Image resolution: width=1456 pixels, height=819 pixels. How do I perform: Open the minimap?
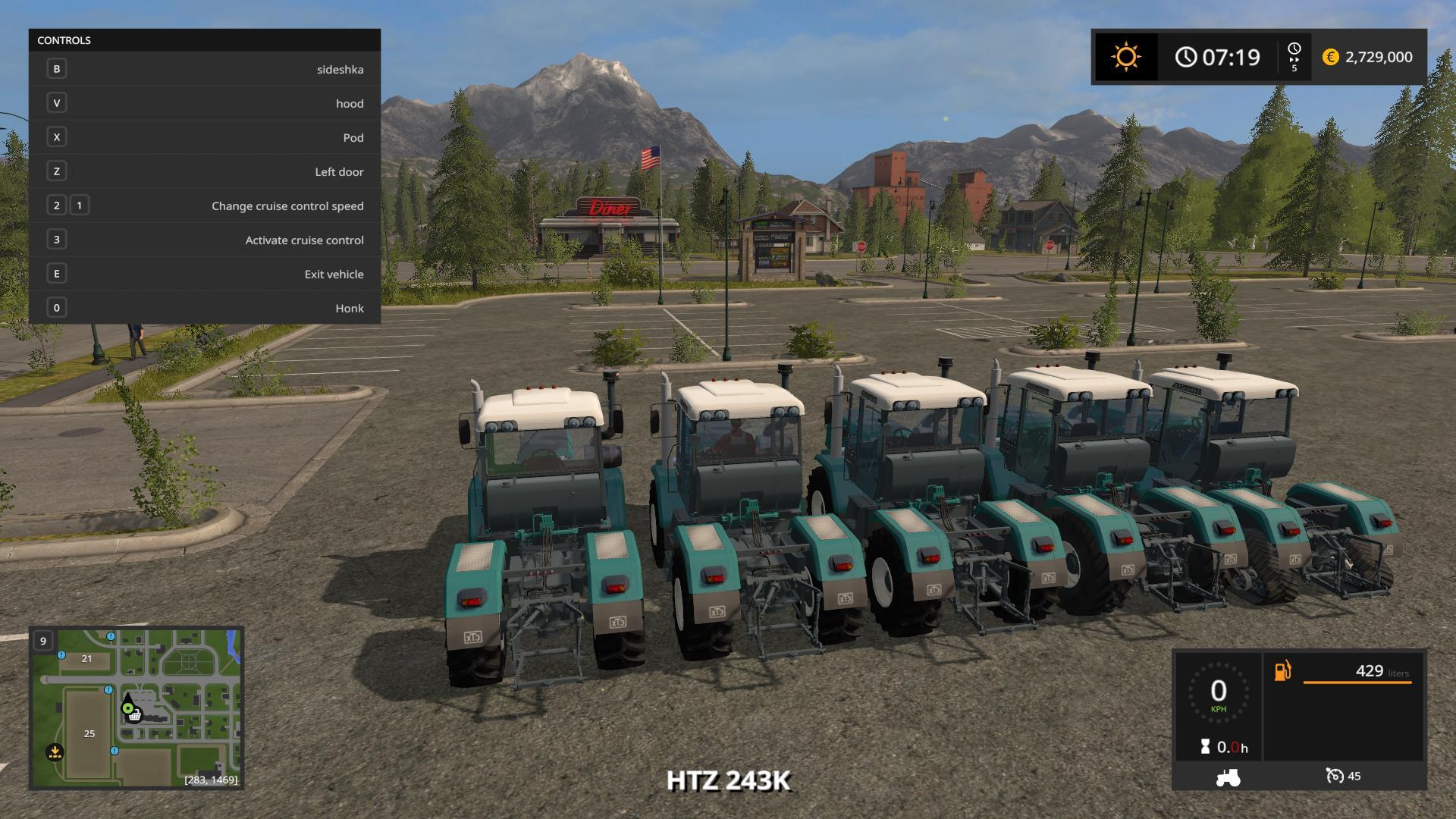coord(136,708)
